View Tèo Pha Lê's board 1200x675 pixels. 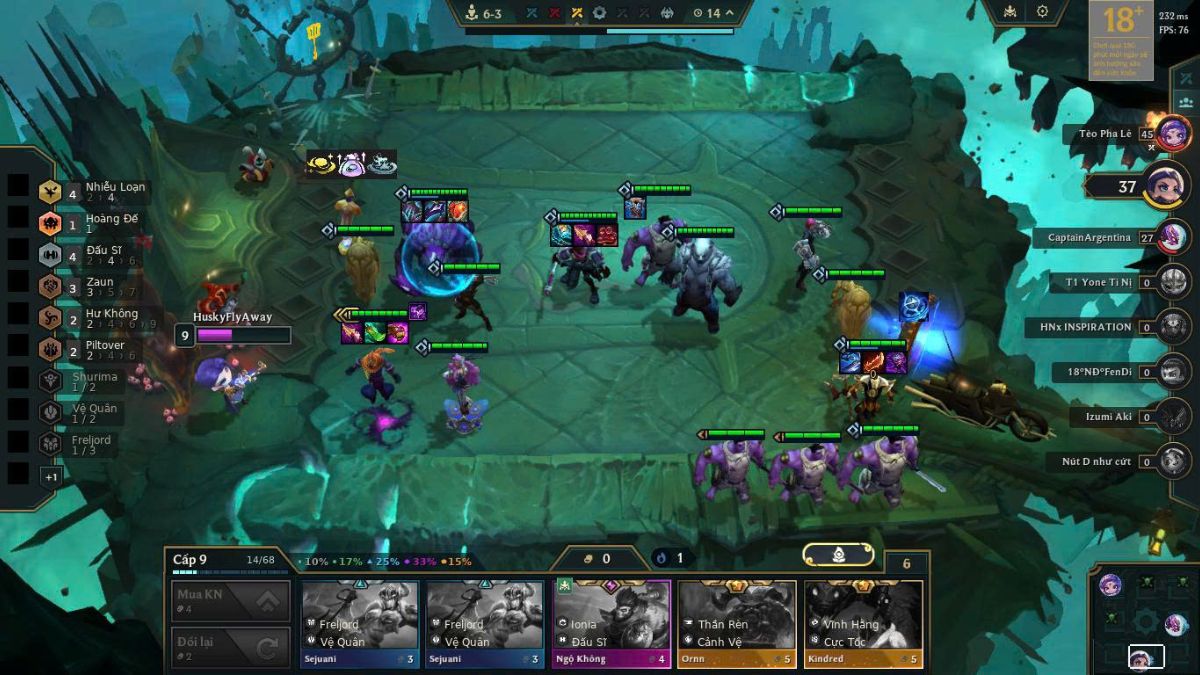point(1173,134)
